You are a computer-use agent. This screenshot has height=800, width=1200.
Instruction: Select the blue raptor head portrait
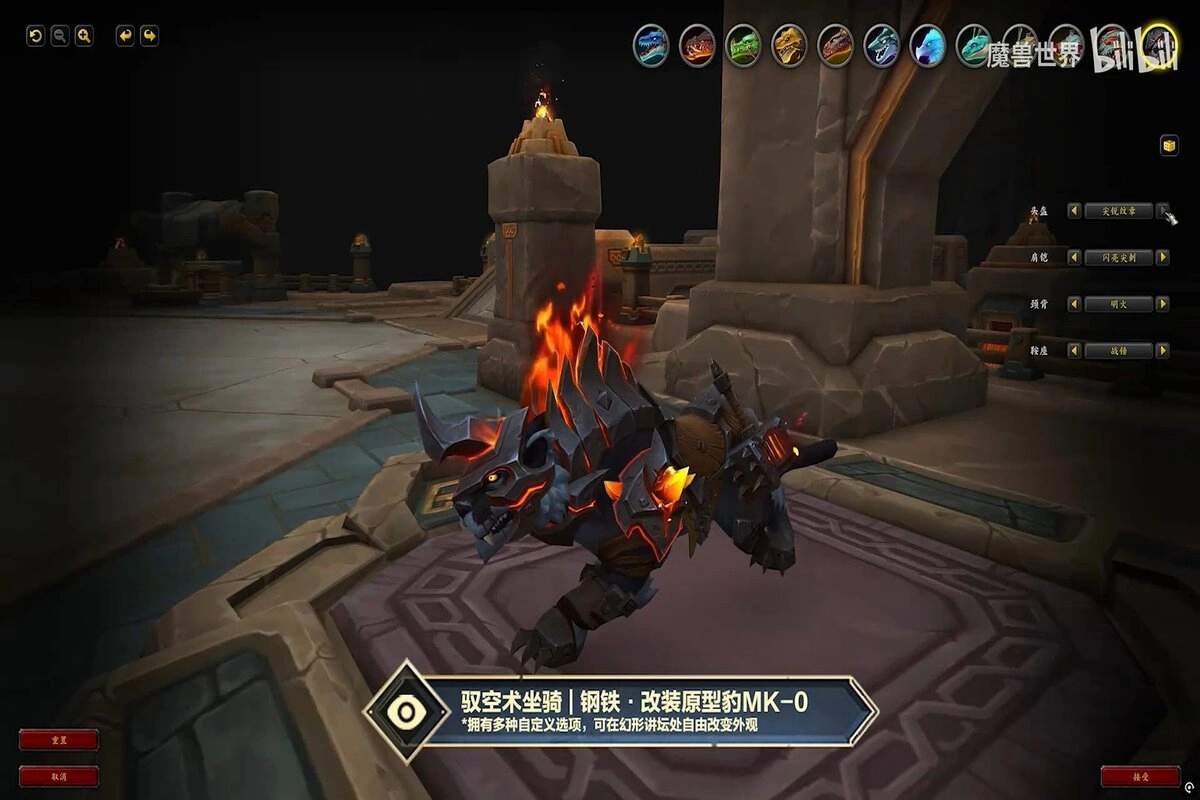651,45
